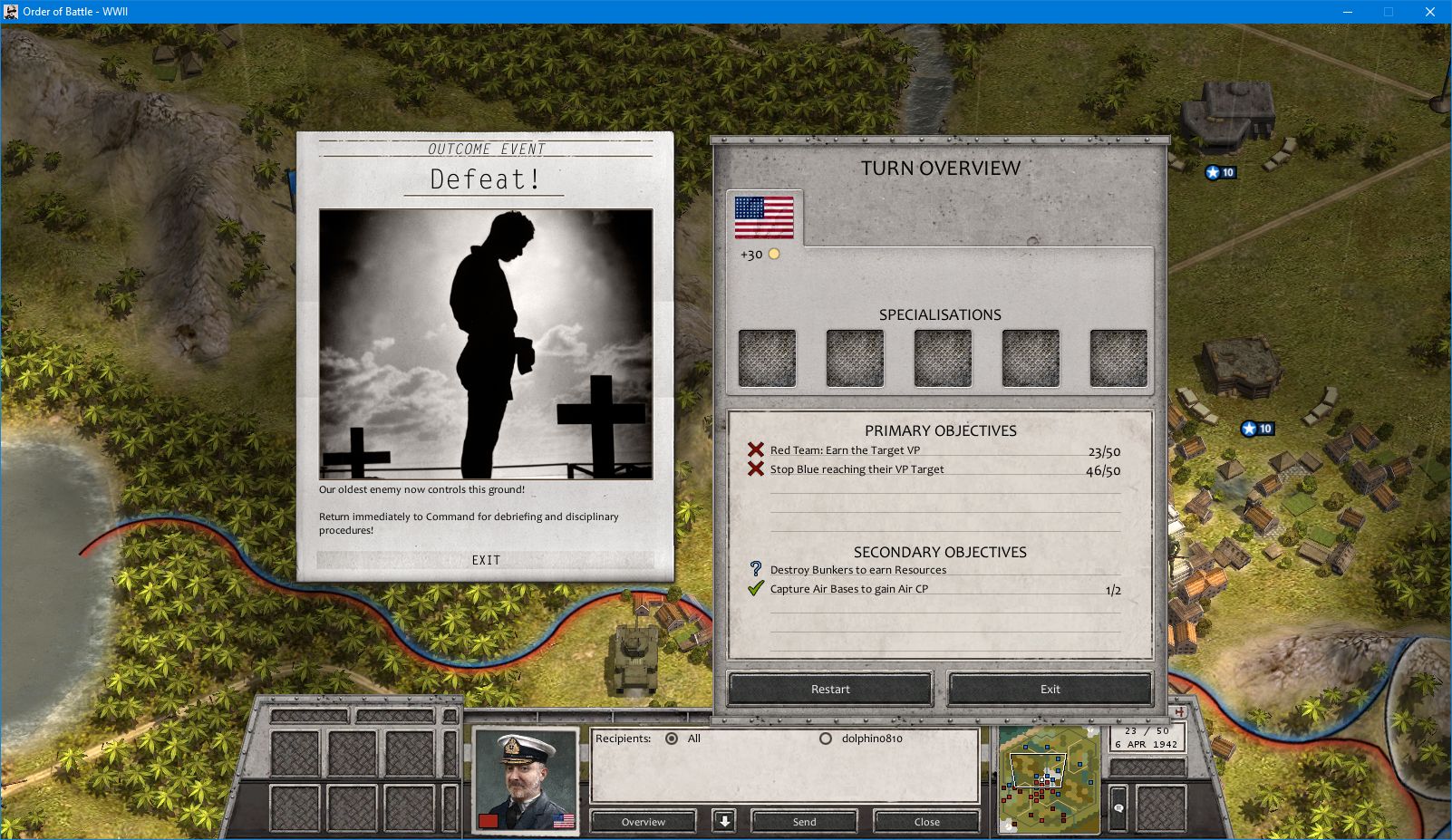
Task: Click the minimap to navigate the battlefield
Action: [1049, 777]
